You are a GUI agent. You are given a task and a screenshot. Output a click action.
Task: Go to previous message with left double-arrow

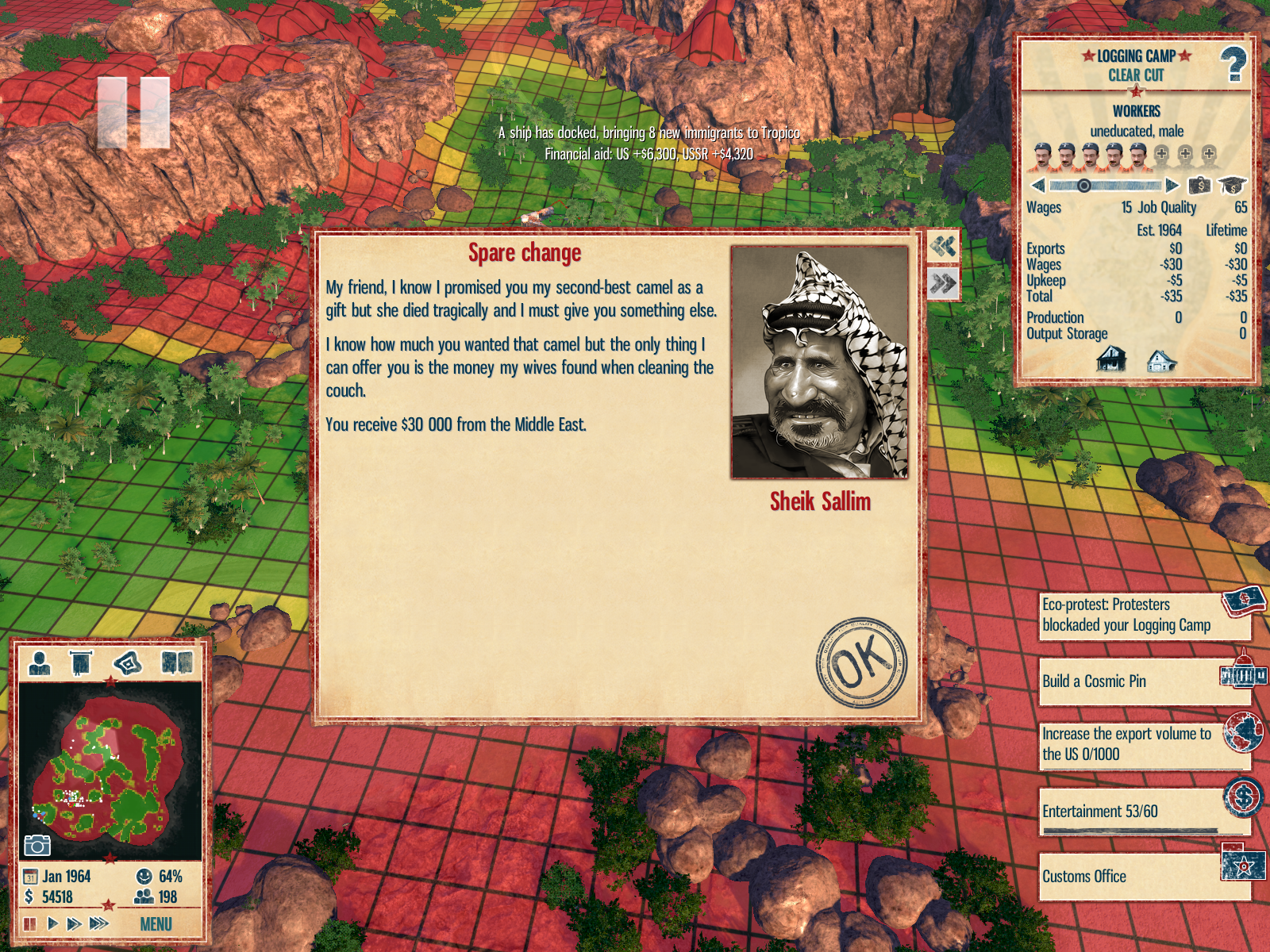pos(943,247)
